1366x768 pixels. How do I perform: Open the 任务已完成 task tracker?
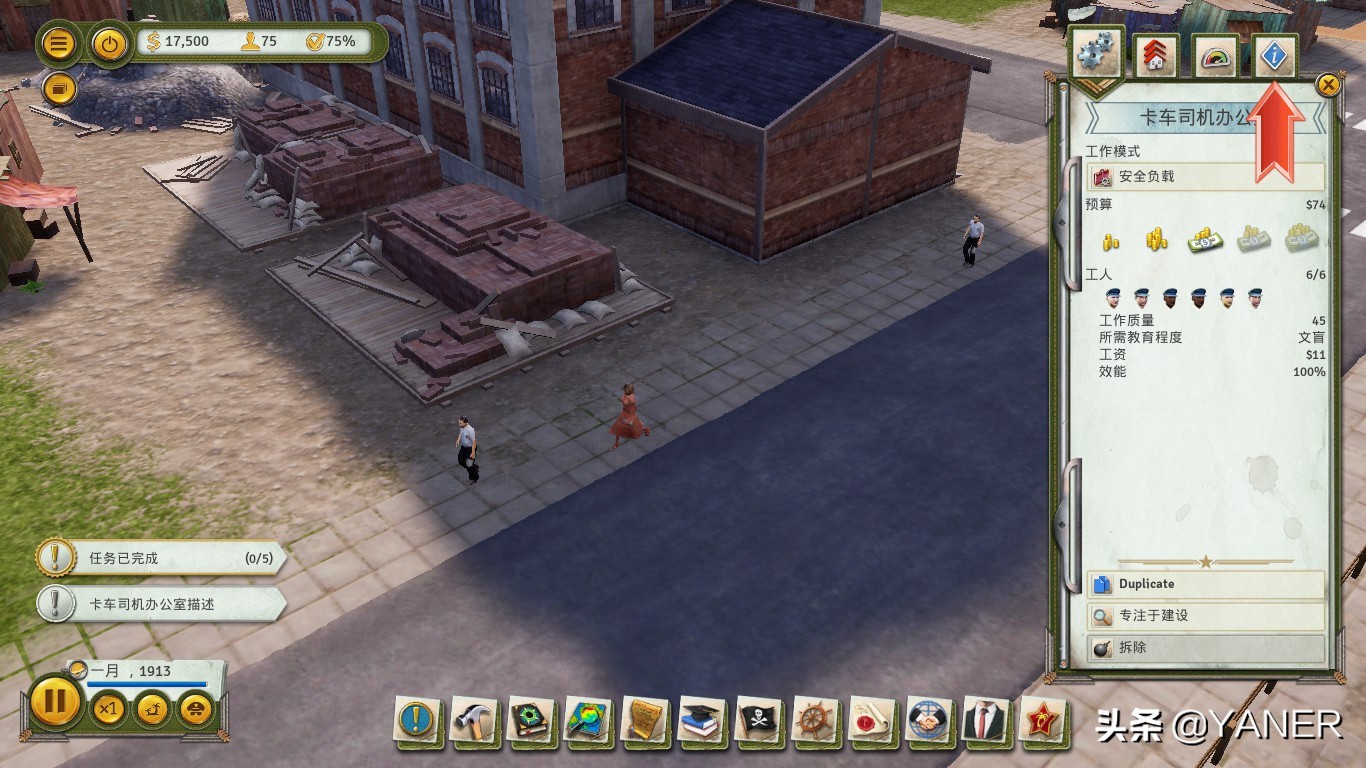tap(160, 558)
